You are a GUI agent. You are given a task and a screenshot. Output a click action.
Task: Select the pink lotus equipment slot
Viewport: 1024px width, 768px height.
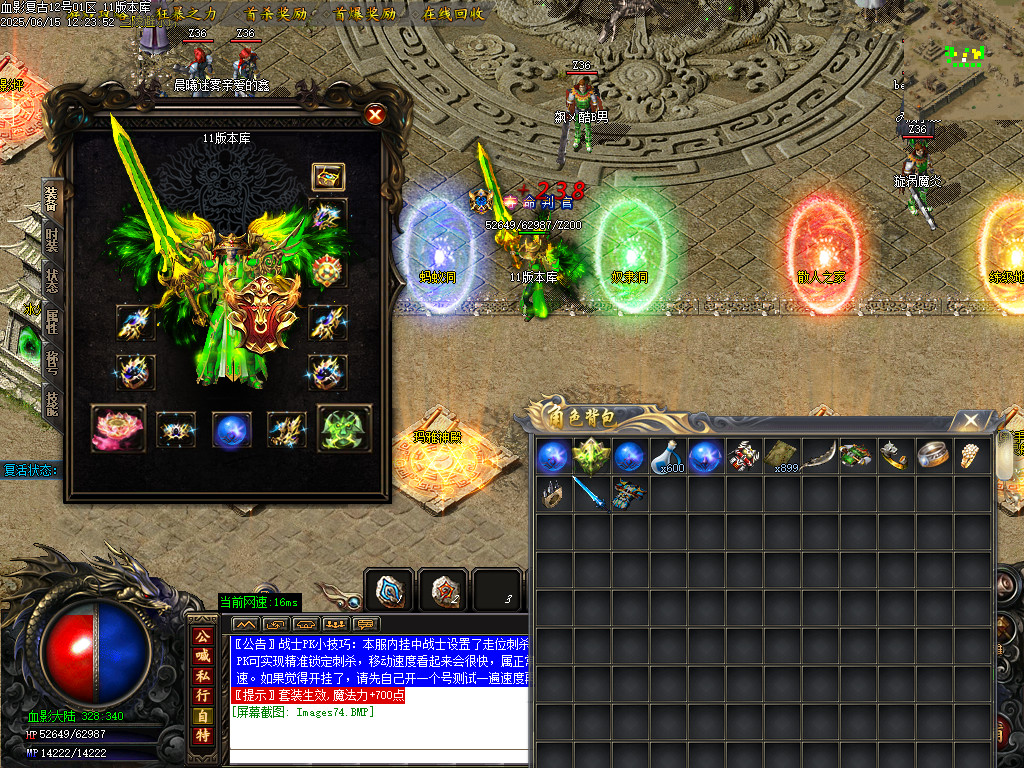tap(118, 429)
